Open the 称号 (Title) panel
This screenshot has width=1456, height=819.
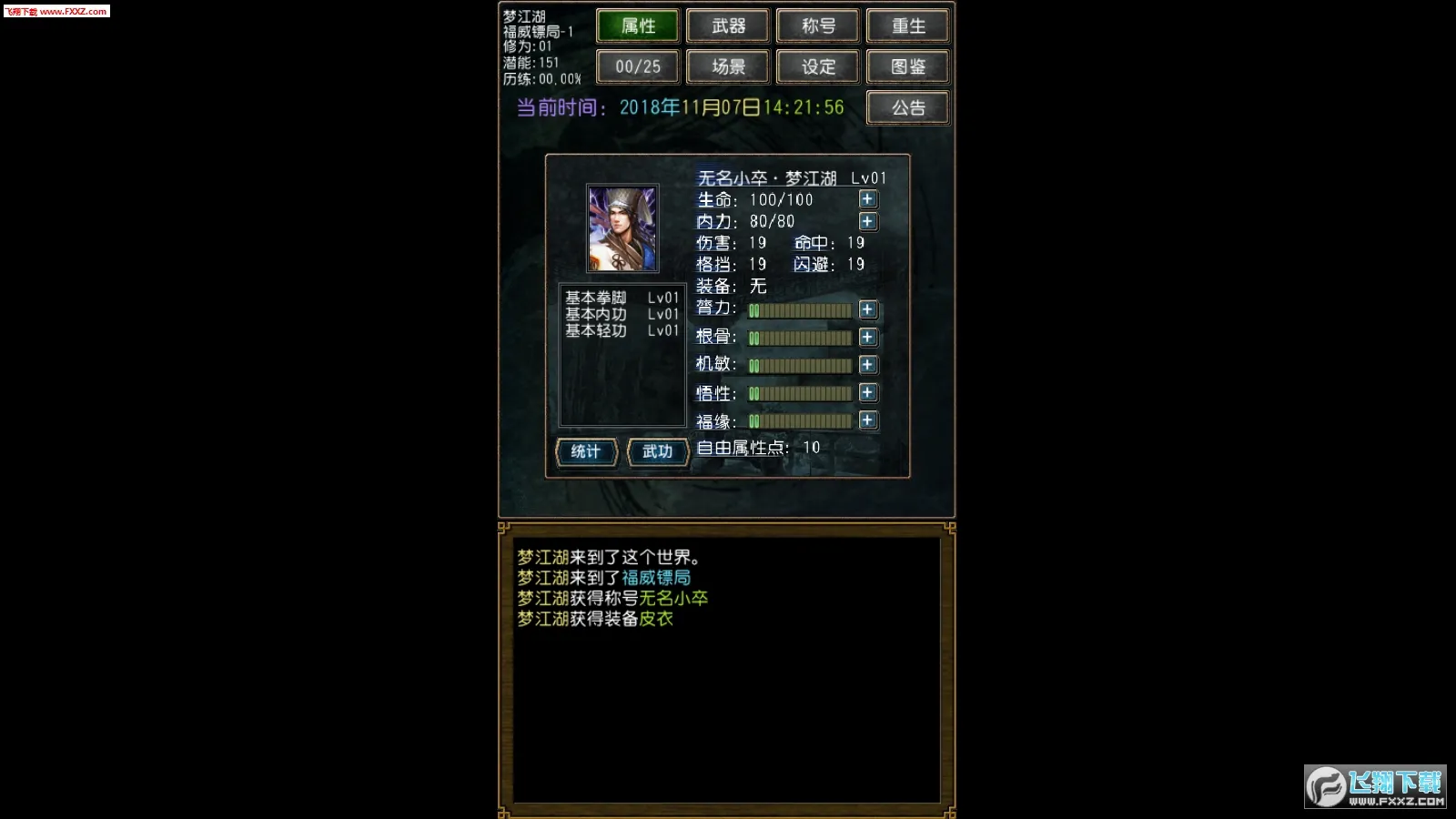coord(817,25)
